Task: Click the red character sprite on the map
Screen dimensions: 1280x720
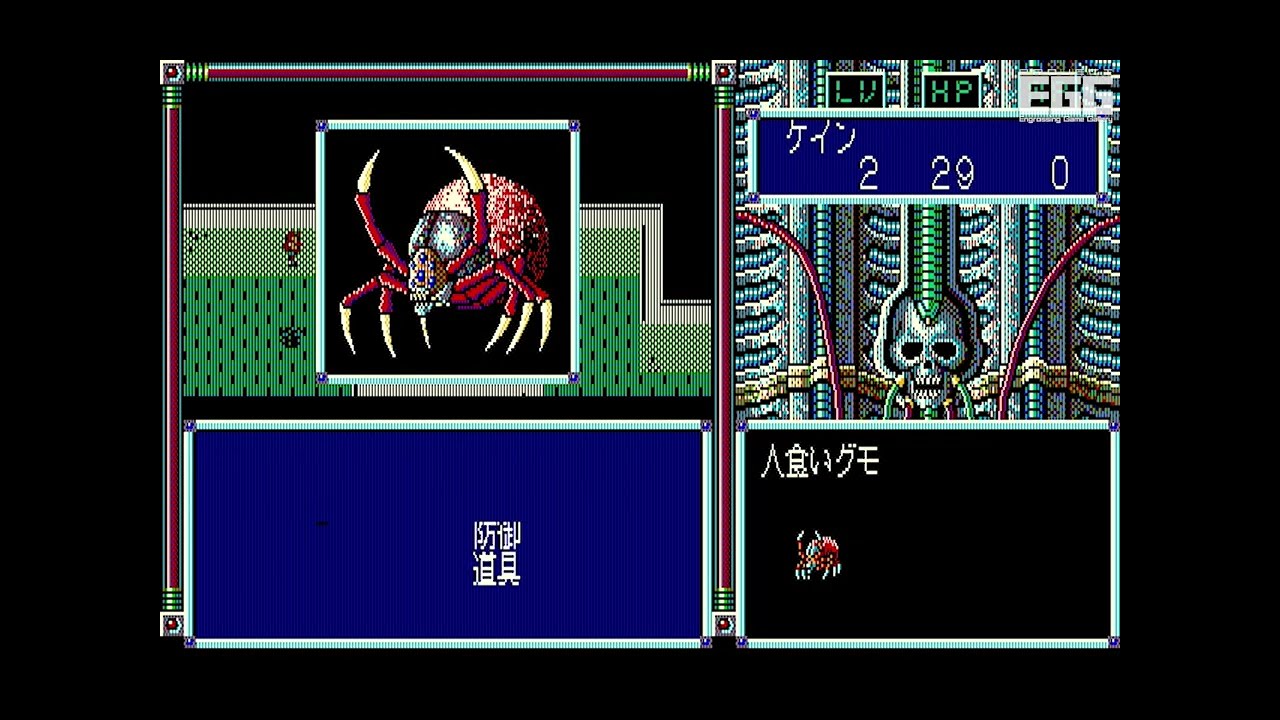Action: click(290, 243)
